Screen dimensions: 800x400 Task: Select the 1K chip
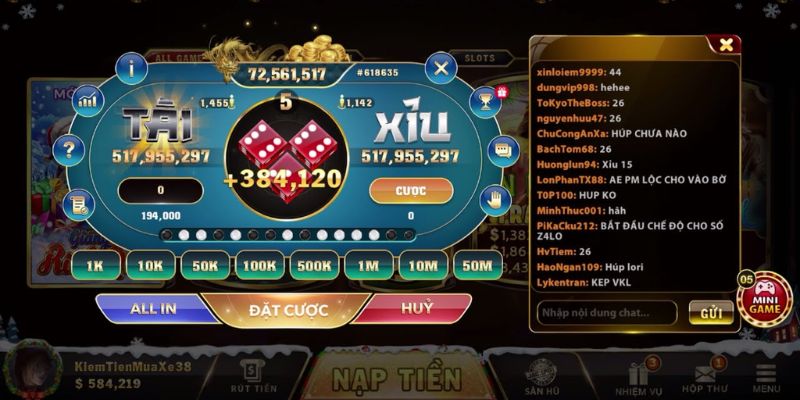pos(97,265)
